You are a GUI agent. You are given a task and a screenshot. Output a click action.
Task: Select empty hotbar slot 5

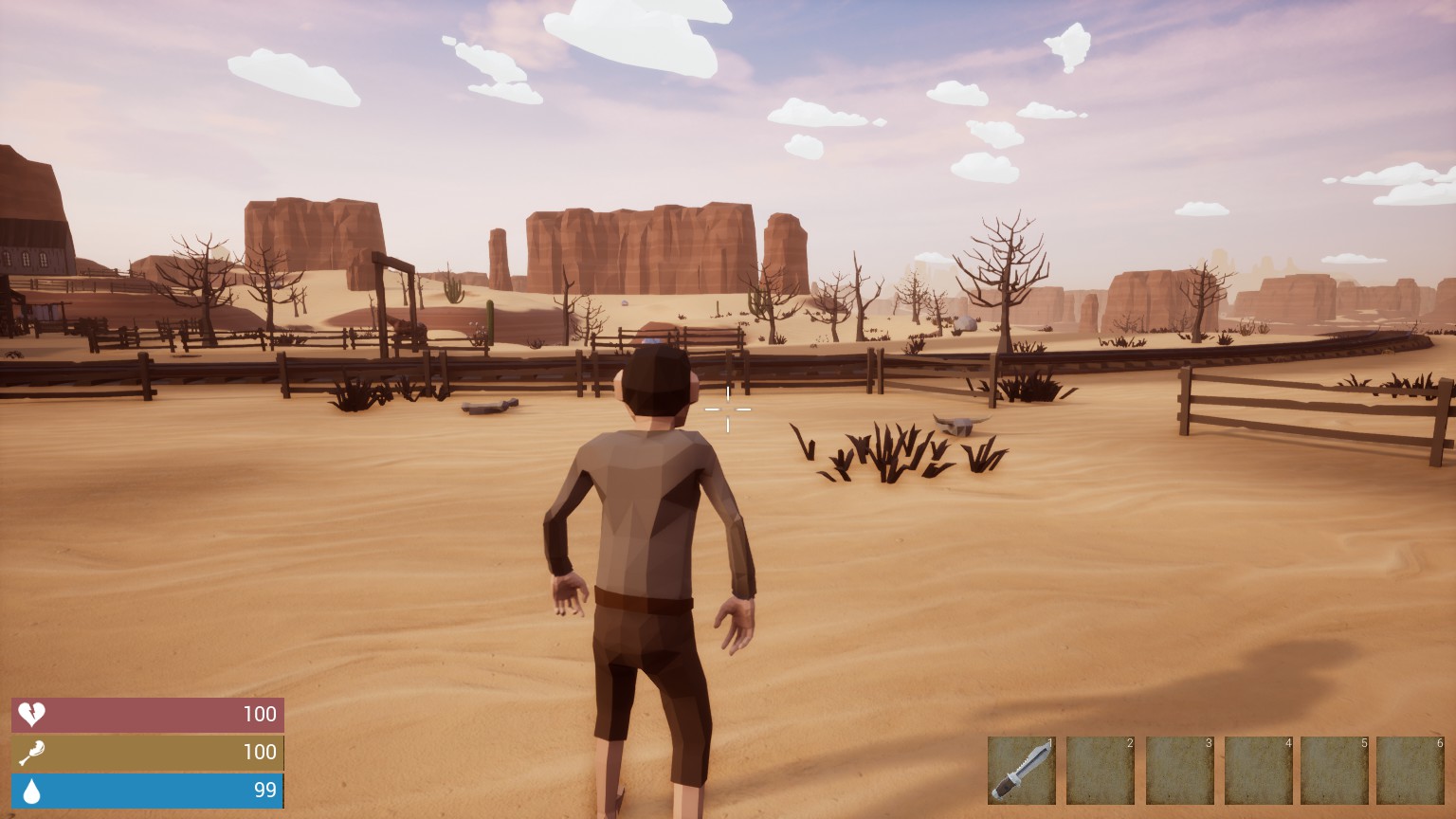coord(1337,769)
